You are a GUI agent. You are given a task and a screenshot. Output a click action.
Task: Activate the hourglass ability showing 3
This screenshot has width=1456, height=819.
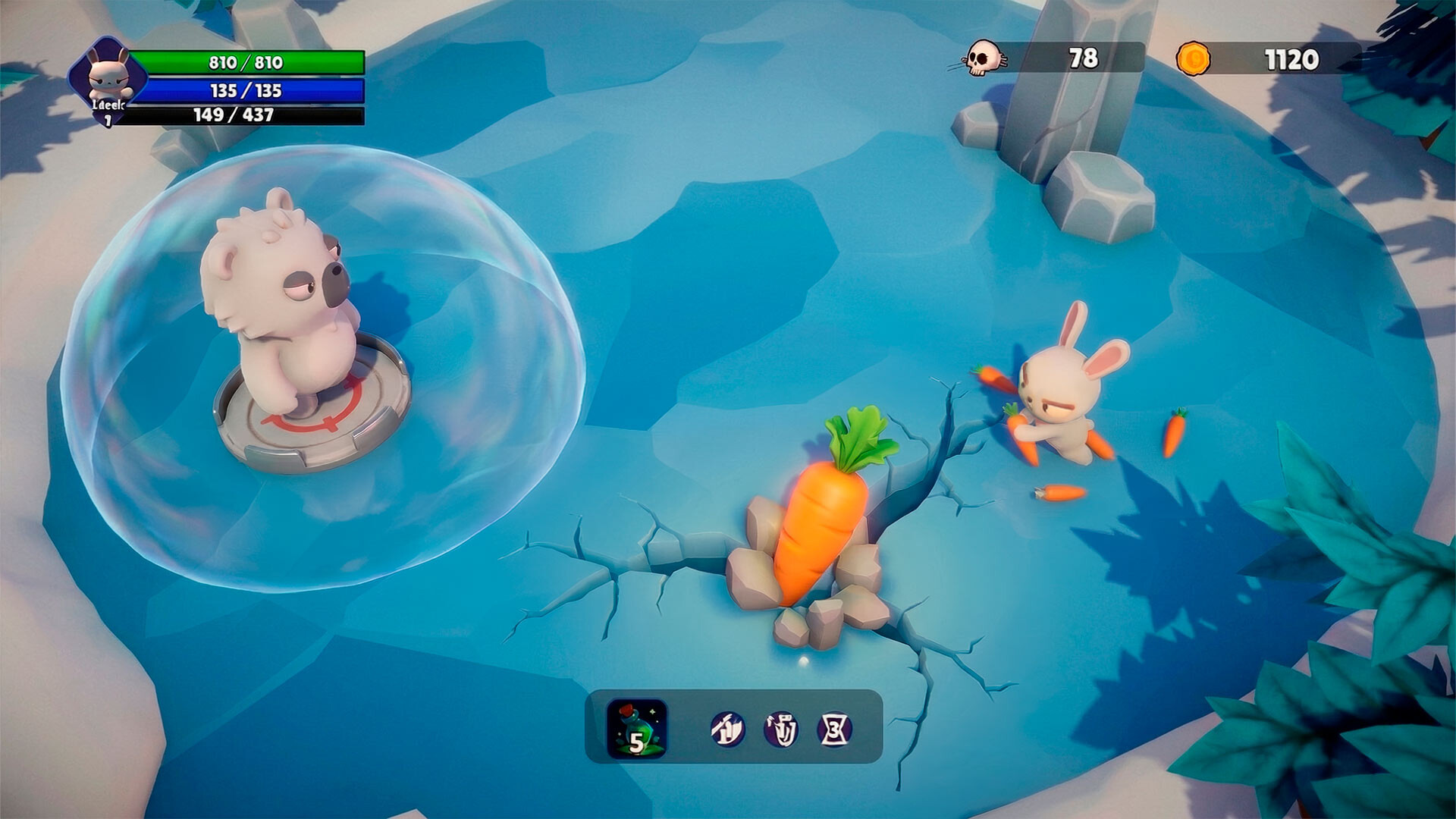tap(834, 730)
